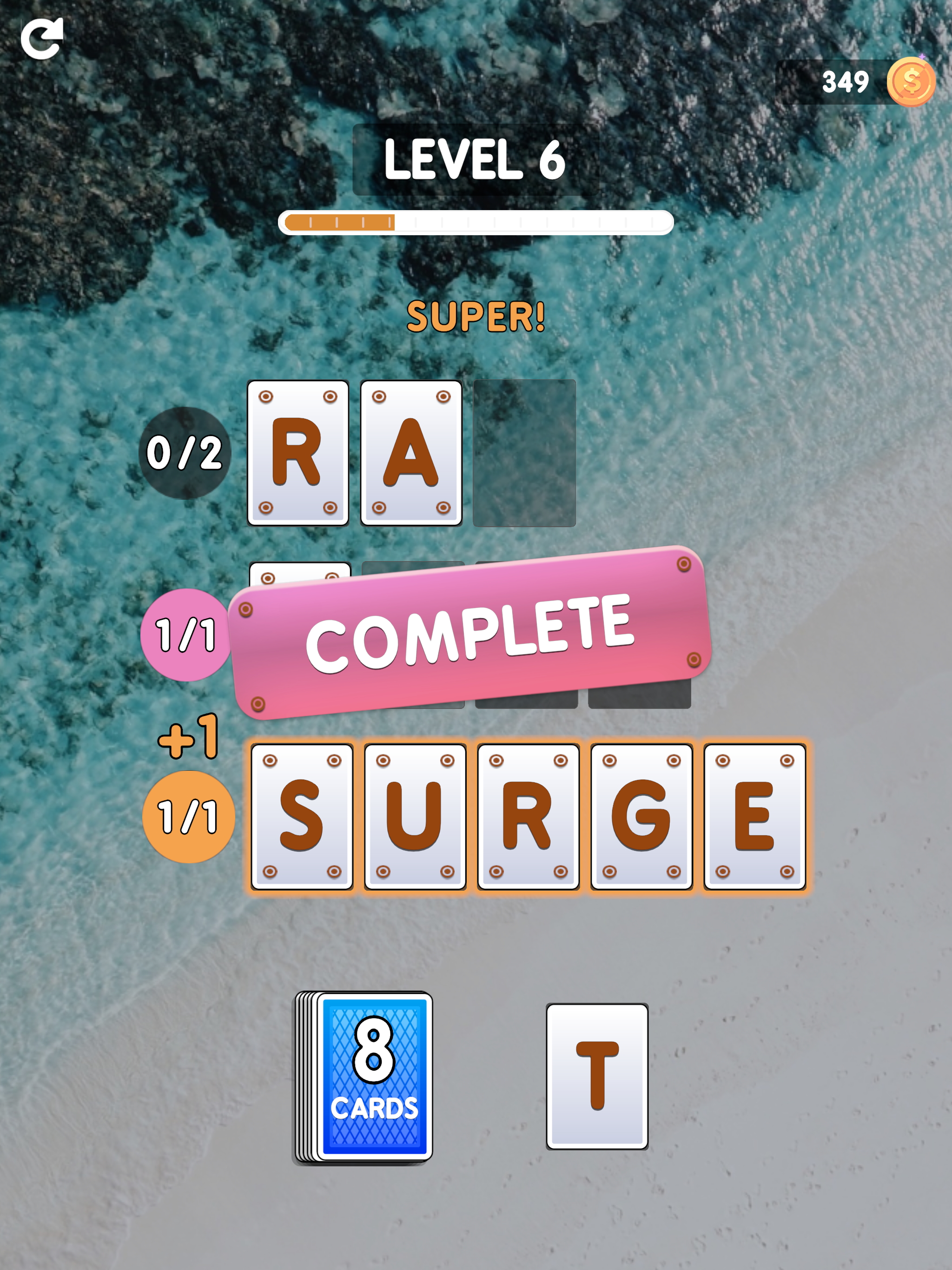Tap the gold coin icon
The width and height of the screenshot is (952, 1270).
point(911,82)
